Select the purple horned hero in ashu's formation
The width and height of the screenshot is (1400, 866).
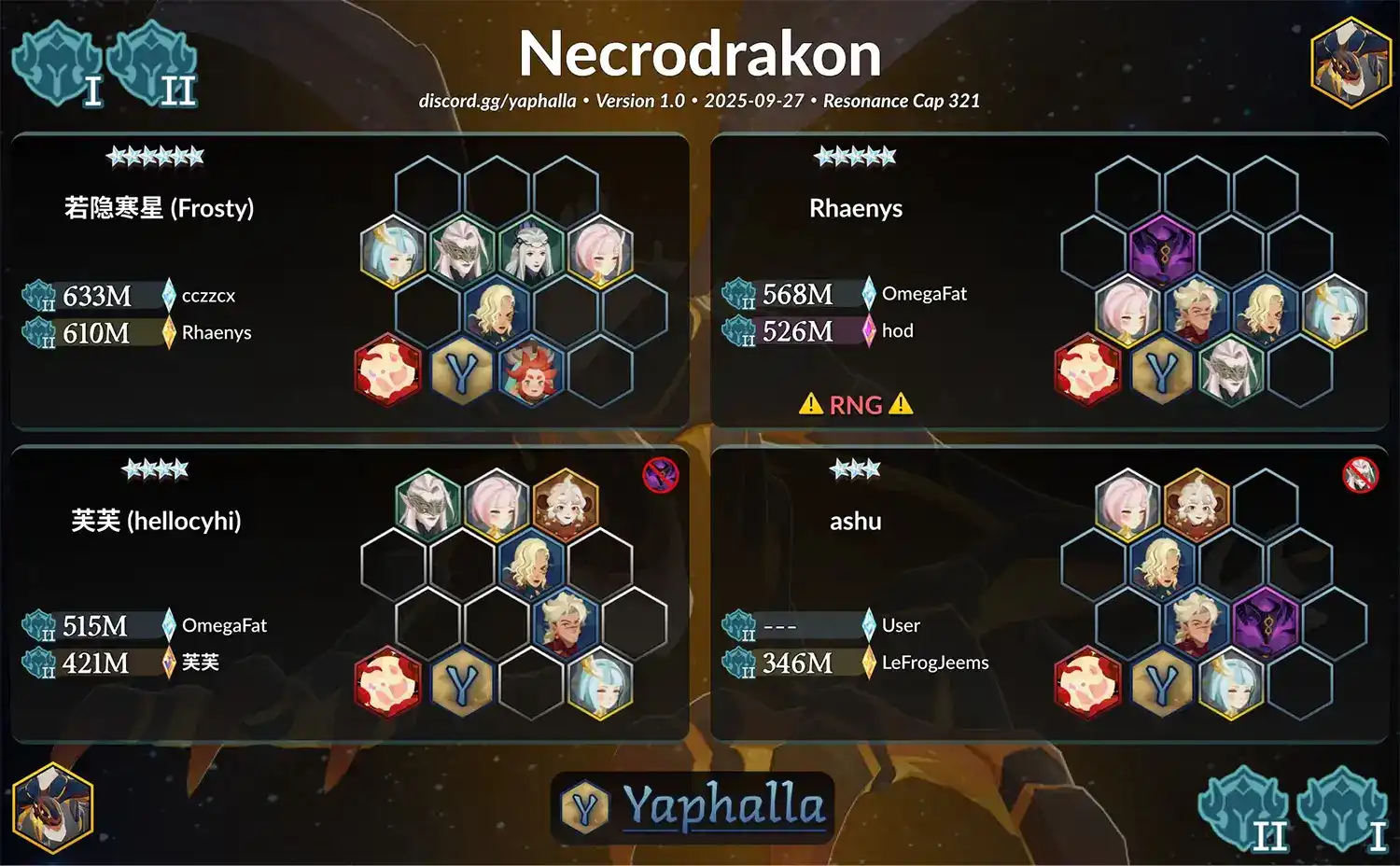click(1265, 622)
